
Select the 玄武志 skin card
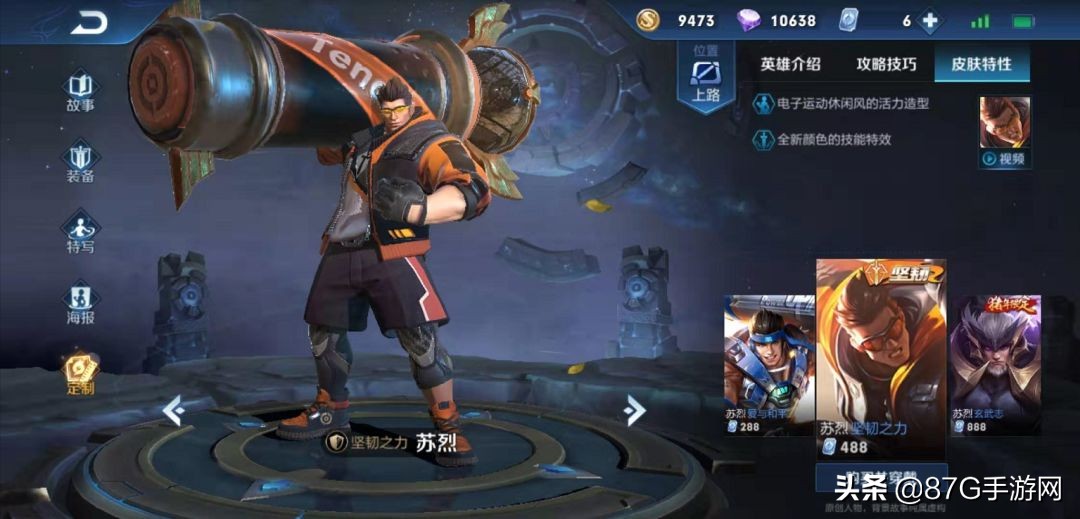[996, 364]
